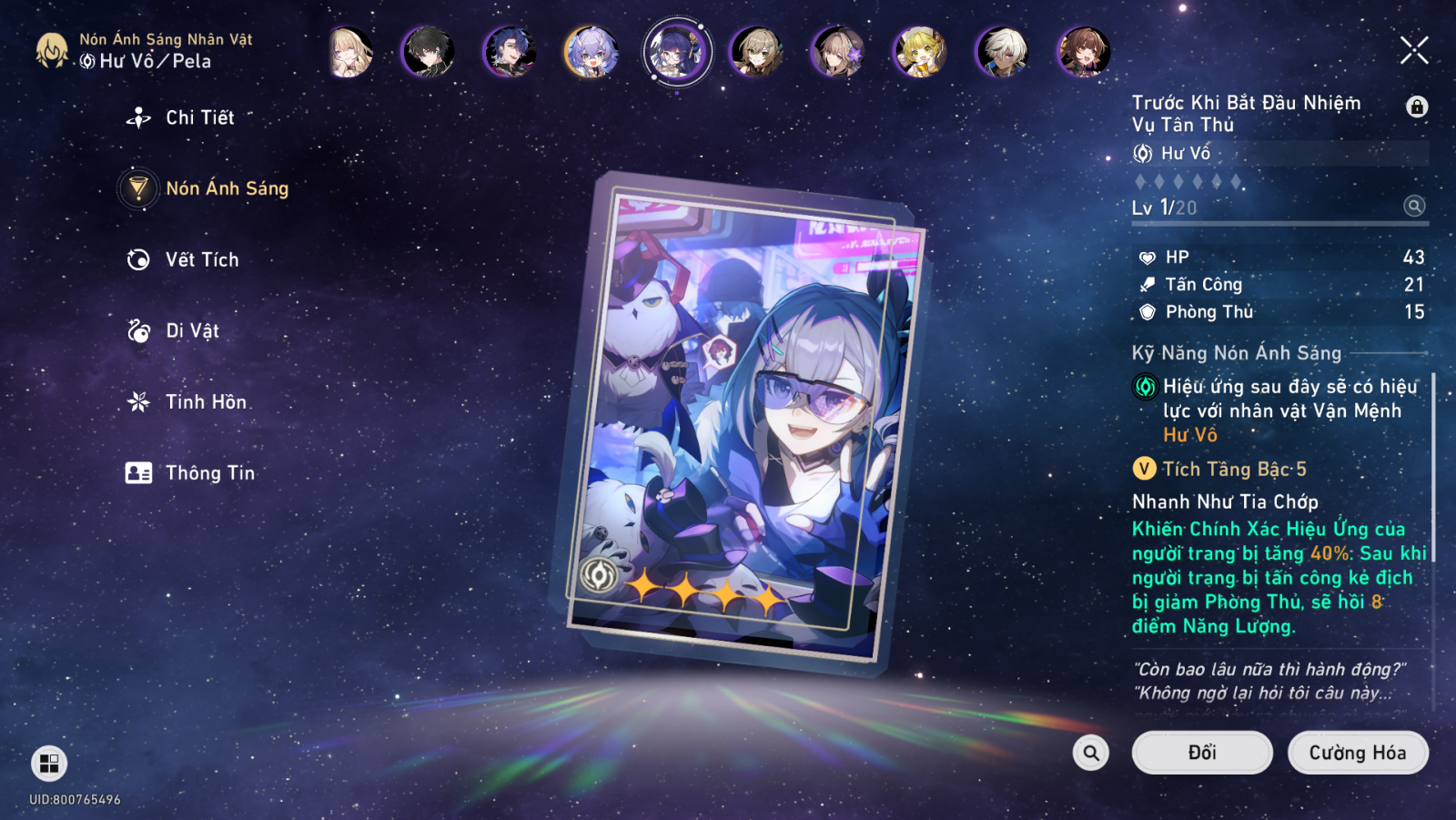Viewport: 1456px width, 820px height.
Task: Choose the dark-haired male character portrait
Action: (428, 52)
